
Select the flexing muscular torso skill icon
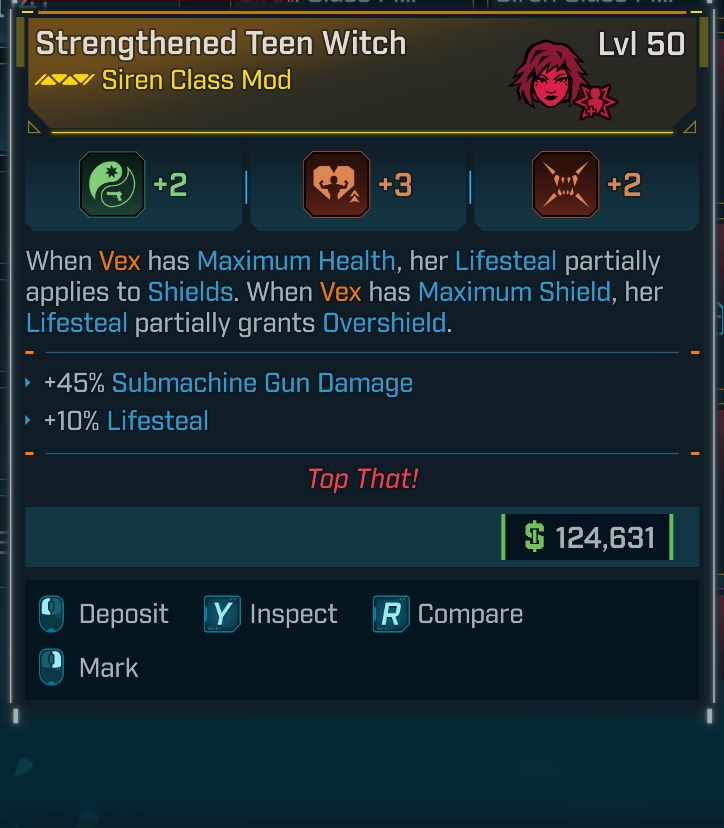(x=336, y=185)
